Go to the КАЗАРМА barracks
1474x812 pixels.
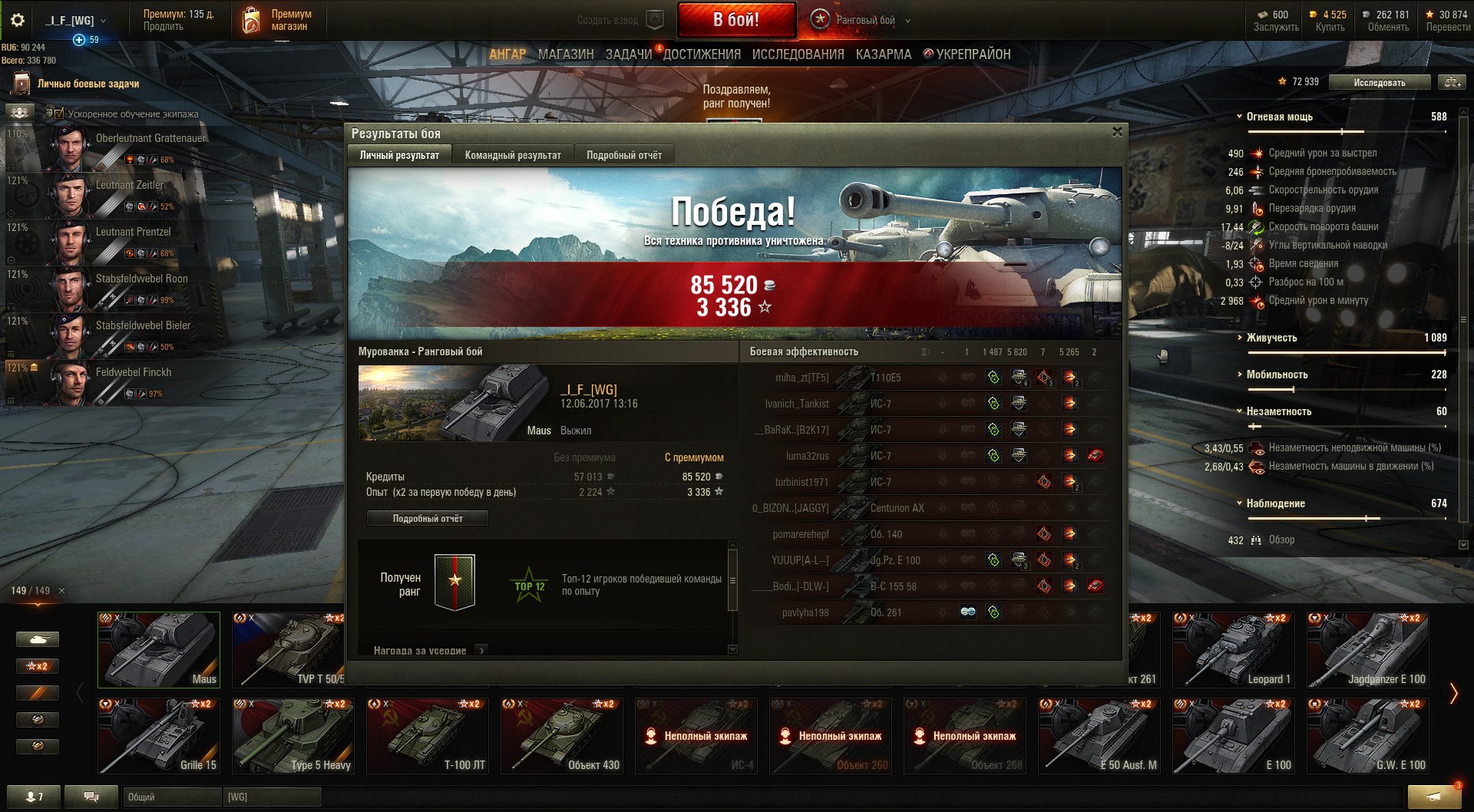[884, 54]
